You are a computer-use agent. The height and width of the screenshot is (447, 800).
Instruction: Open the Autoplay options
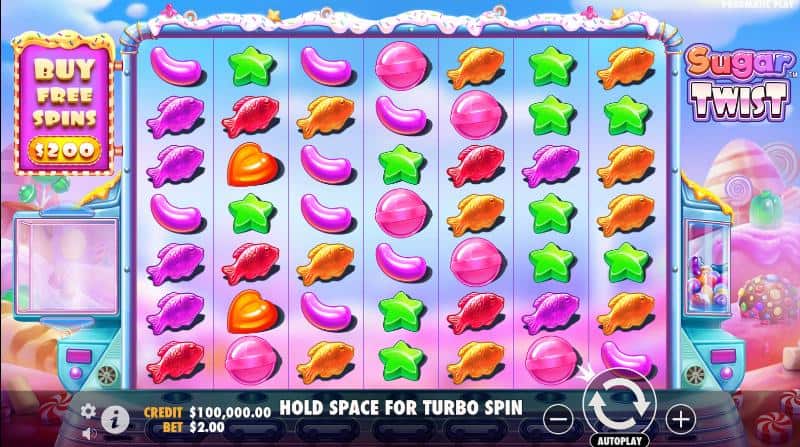(x=618, y=439)
